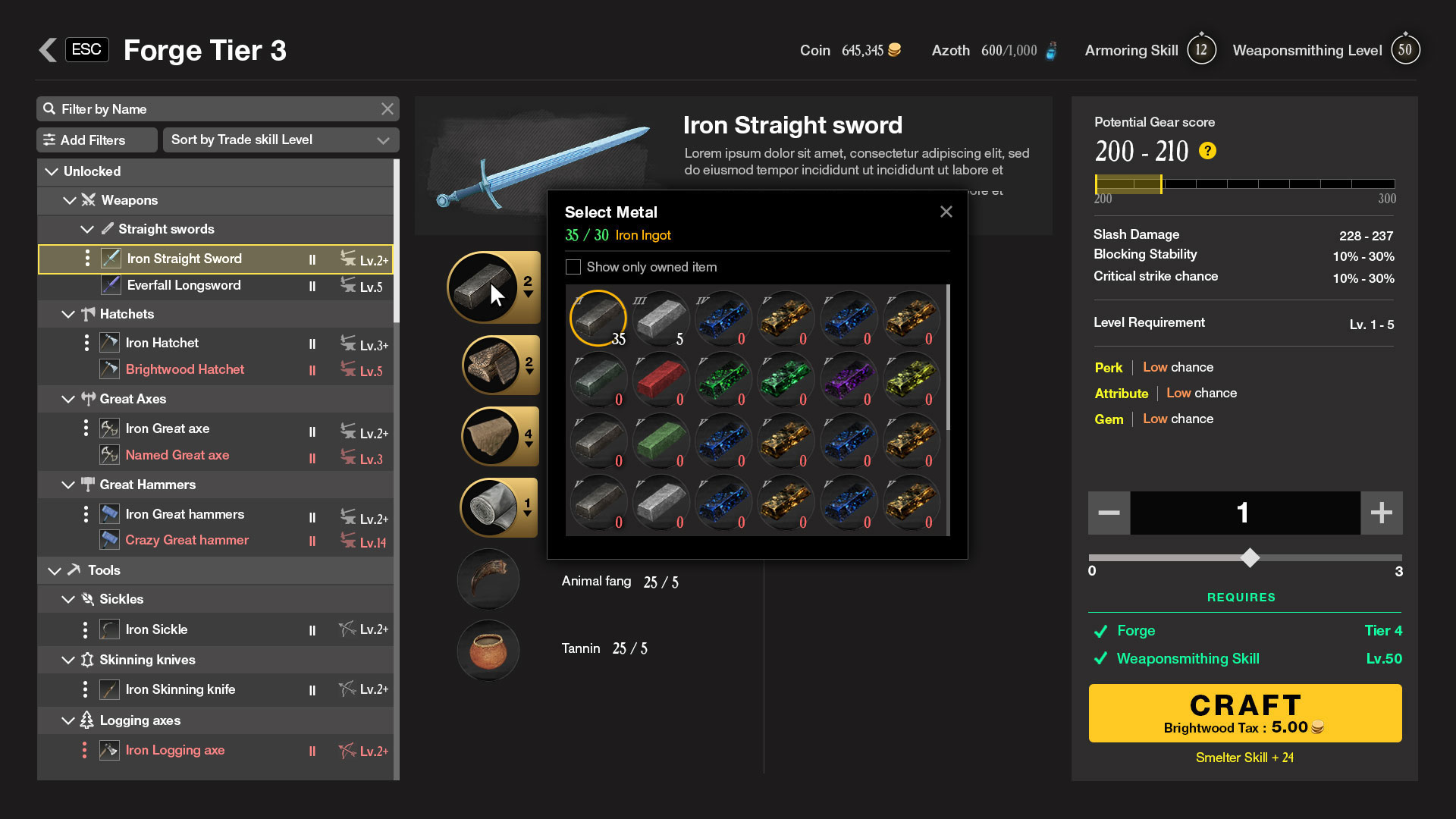Screen dimensions: 1456x819
Task: Select Everfall Longsword recipe
Action: [184, 285]
